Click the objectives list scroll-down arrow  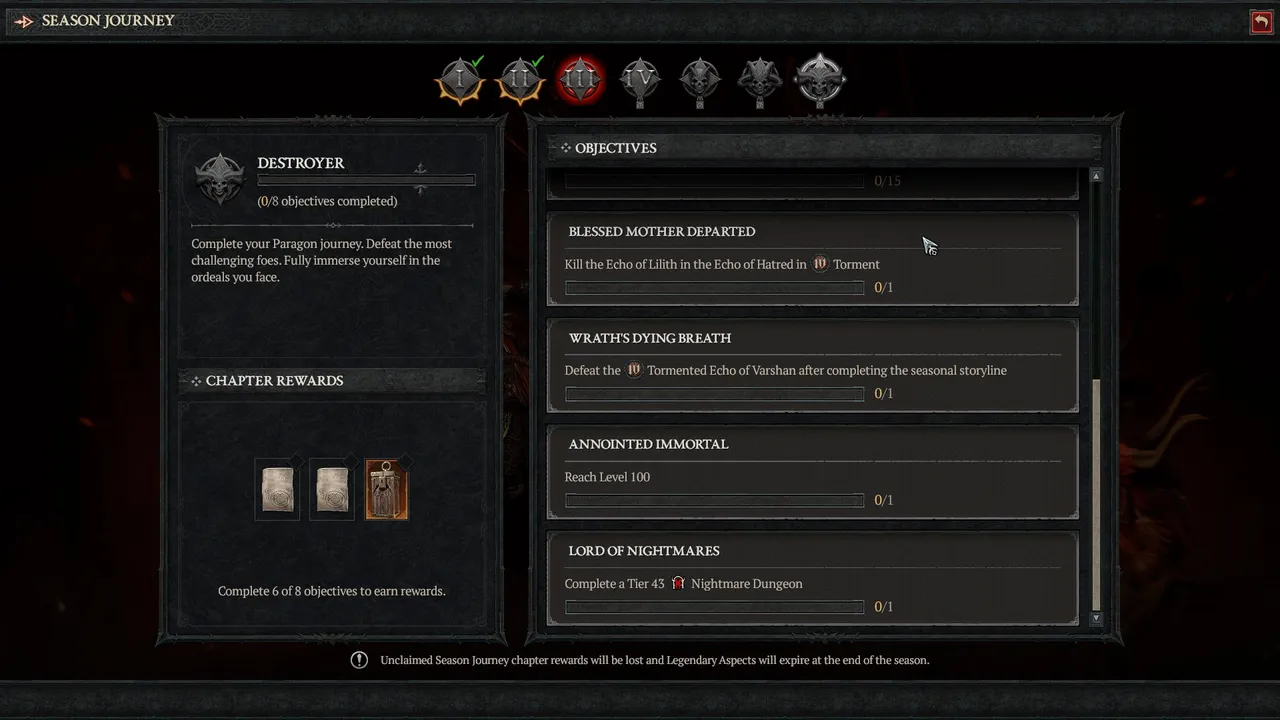[x=1096, y=619]
